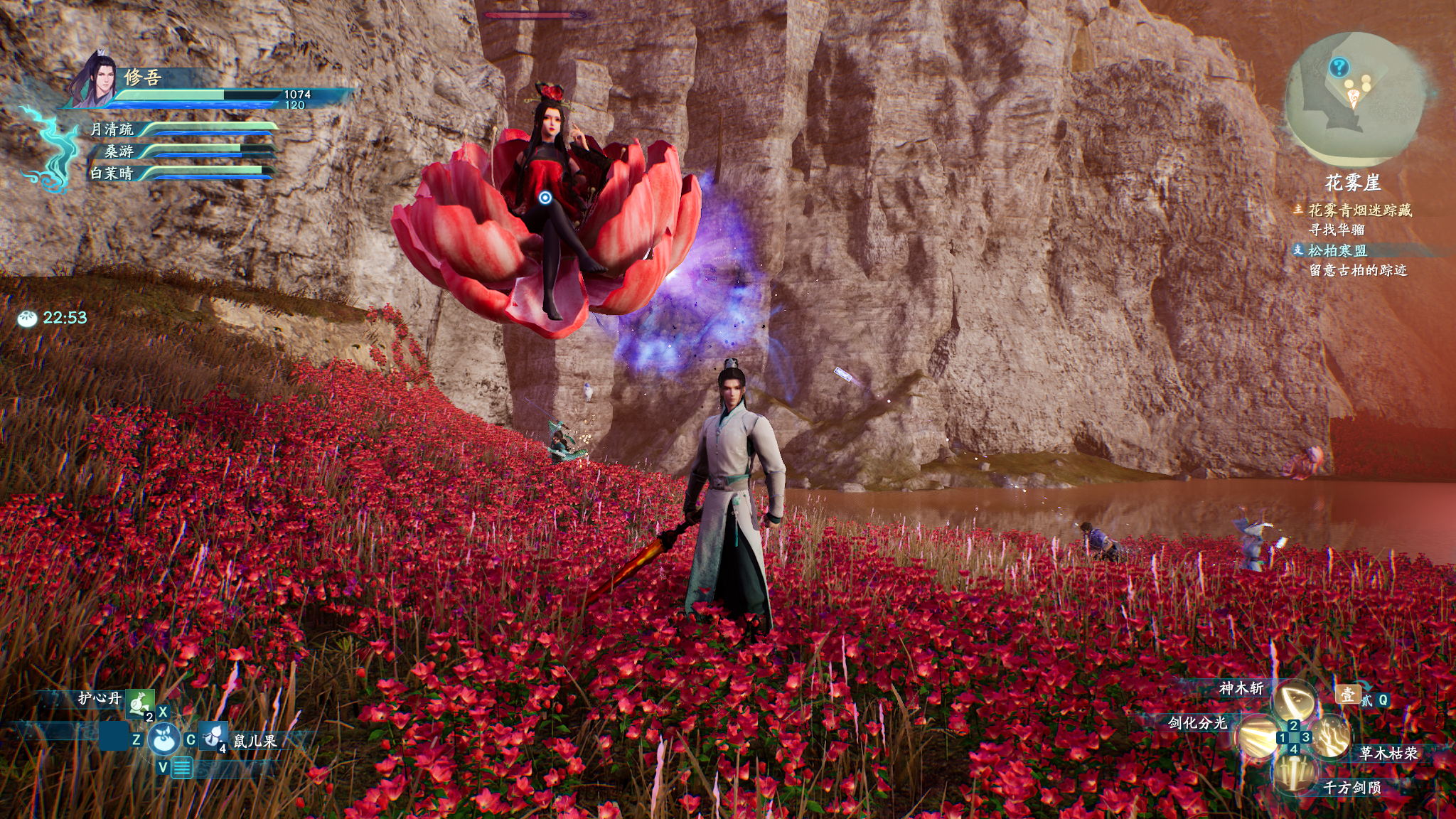Screen dimensions: 1456x819
Task: Use the 鼠儿果 gourd item
Action: 213,737
